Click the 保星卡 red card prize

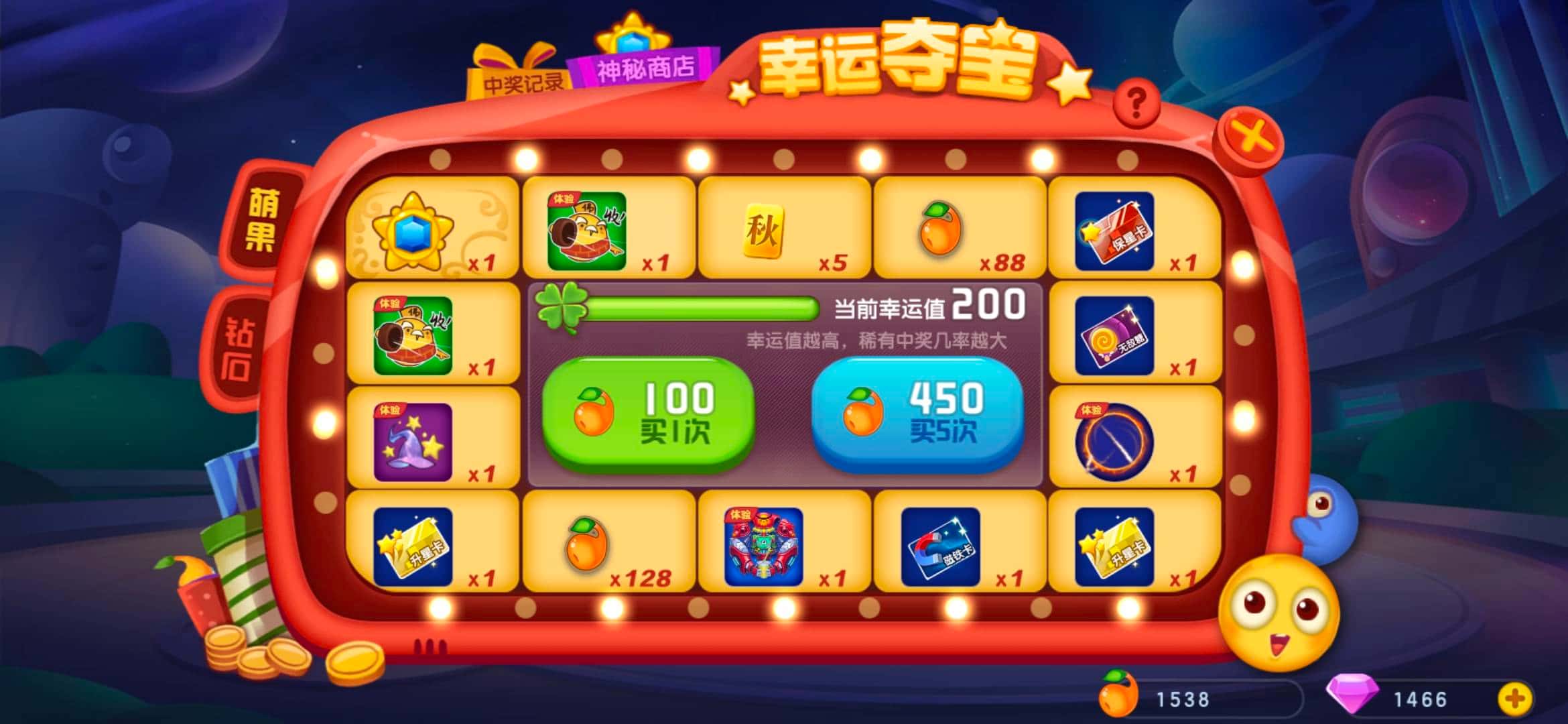(x=1134, y=231)
